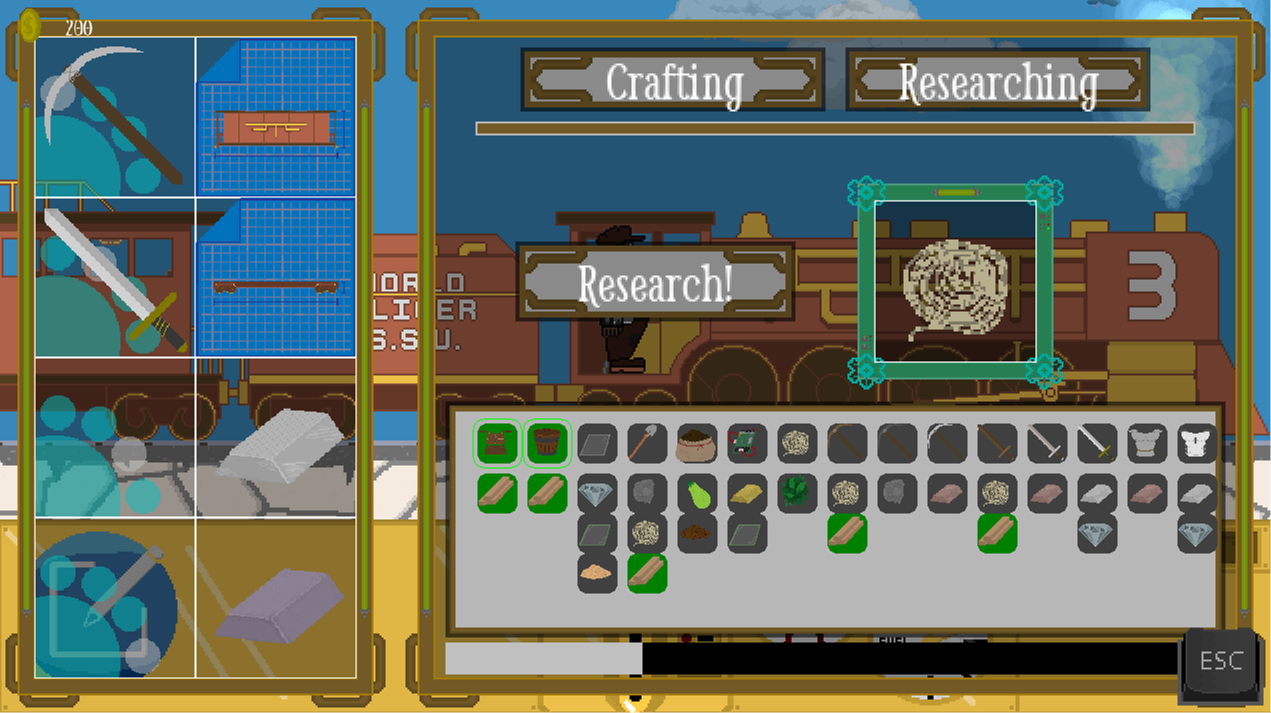Switch to the Researching tab
The width and height of the screenshot is (1271, 713).
997,80
